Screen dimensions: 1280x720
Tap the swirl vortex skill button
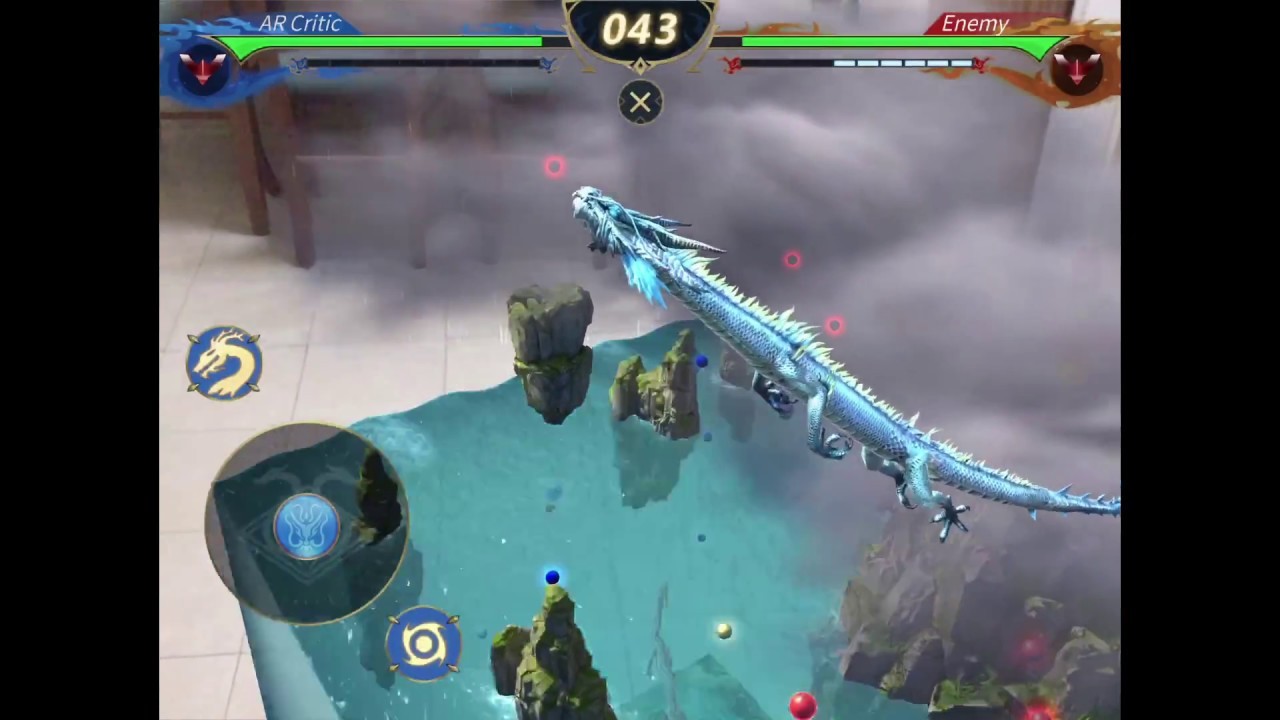pos(423,643)
